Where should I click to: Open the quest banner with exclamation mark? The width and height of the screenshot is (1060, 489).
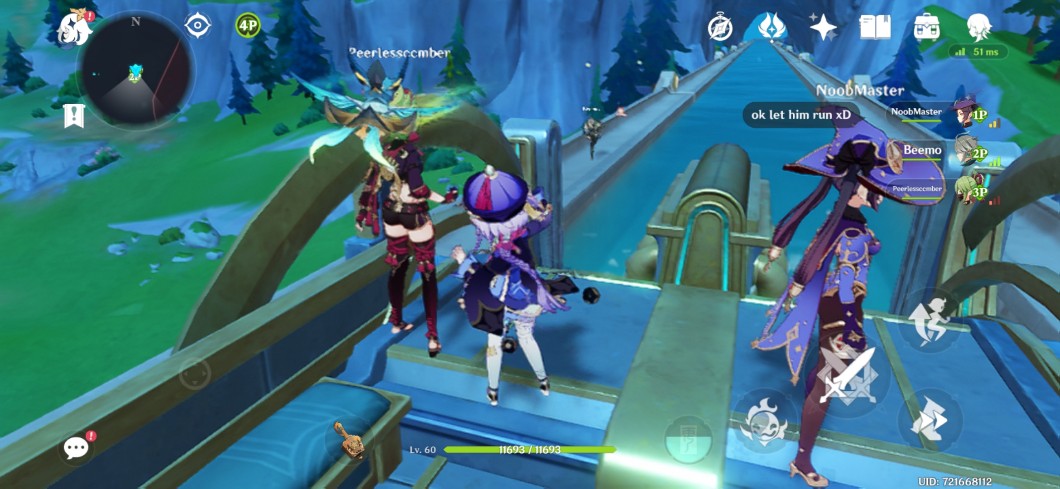[73, 116]
